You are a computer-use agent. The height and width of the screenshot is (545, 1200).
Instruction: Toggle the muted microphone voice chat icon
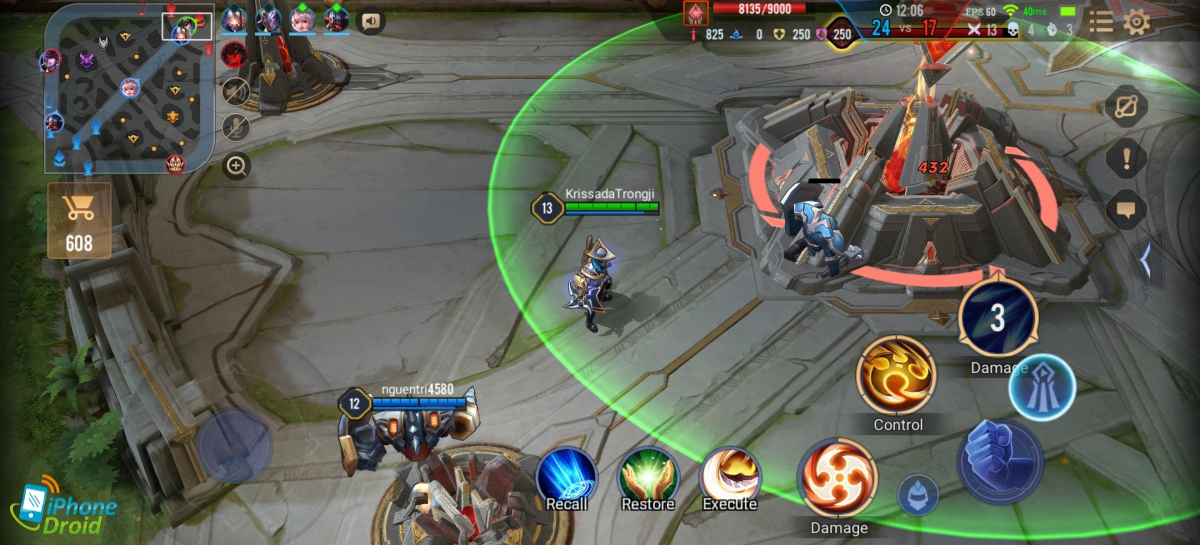point(236,127)
